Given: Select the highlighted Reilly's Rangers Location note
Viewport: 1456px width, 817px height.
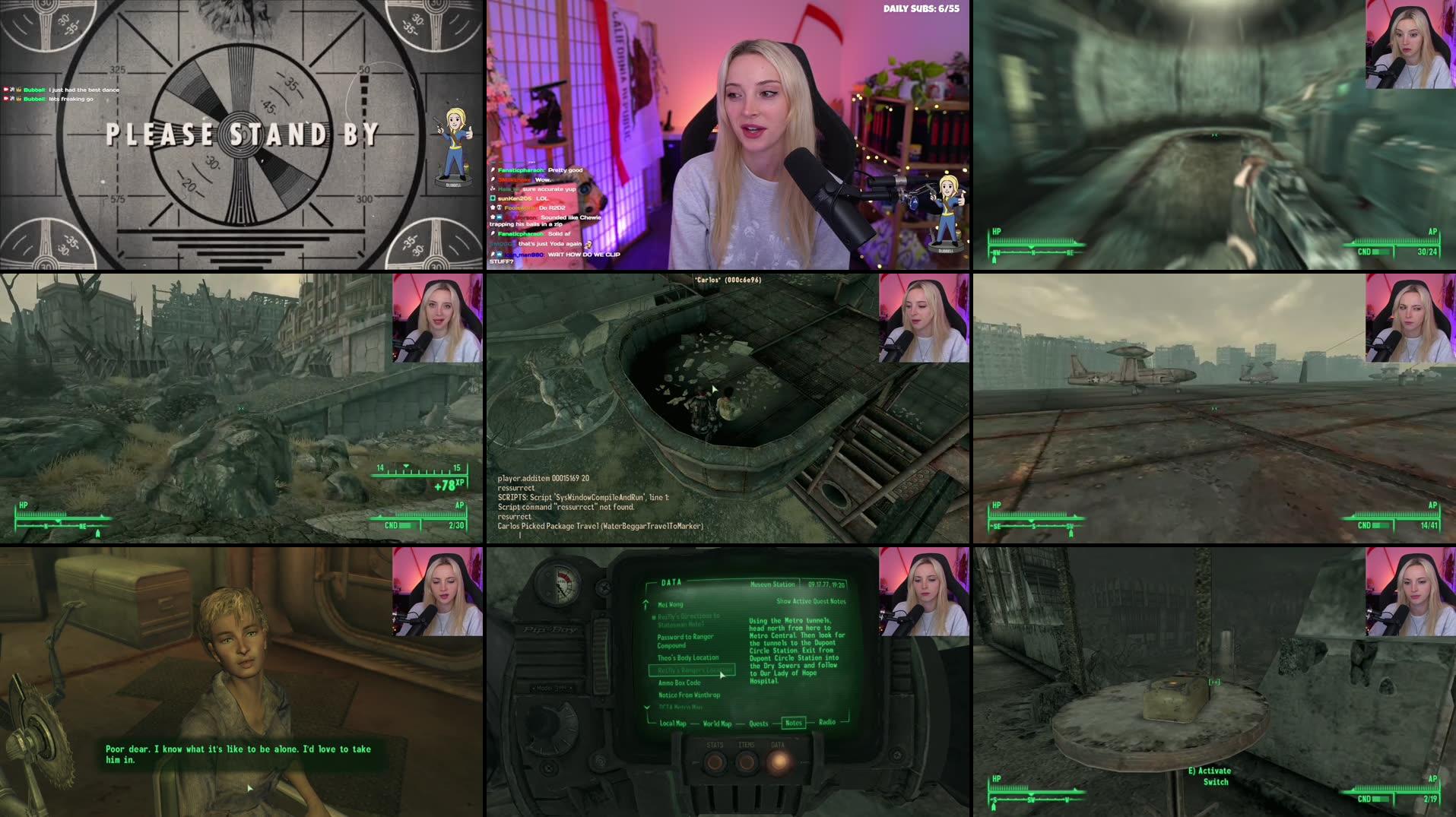Looking at the screenshot, I should pos(692,670).
